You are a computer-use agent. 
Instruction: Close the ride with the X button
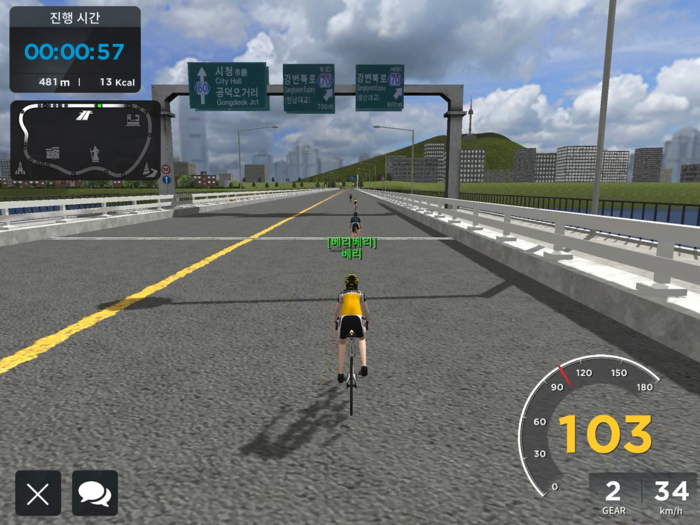(38, 493)
